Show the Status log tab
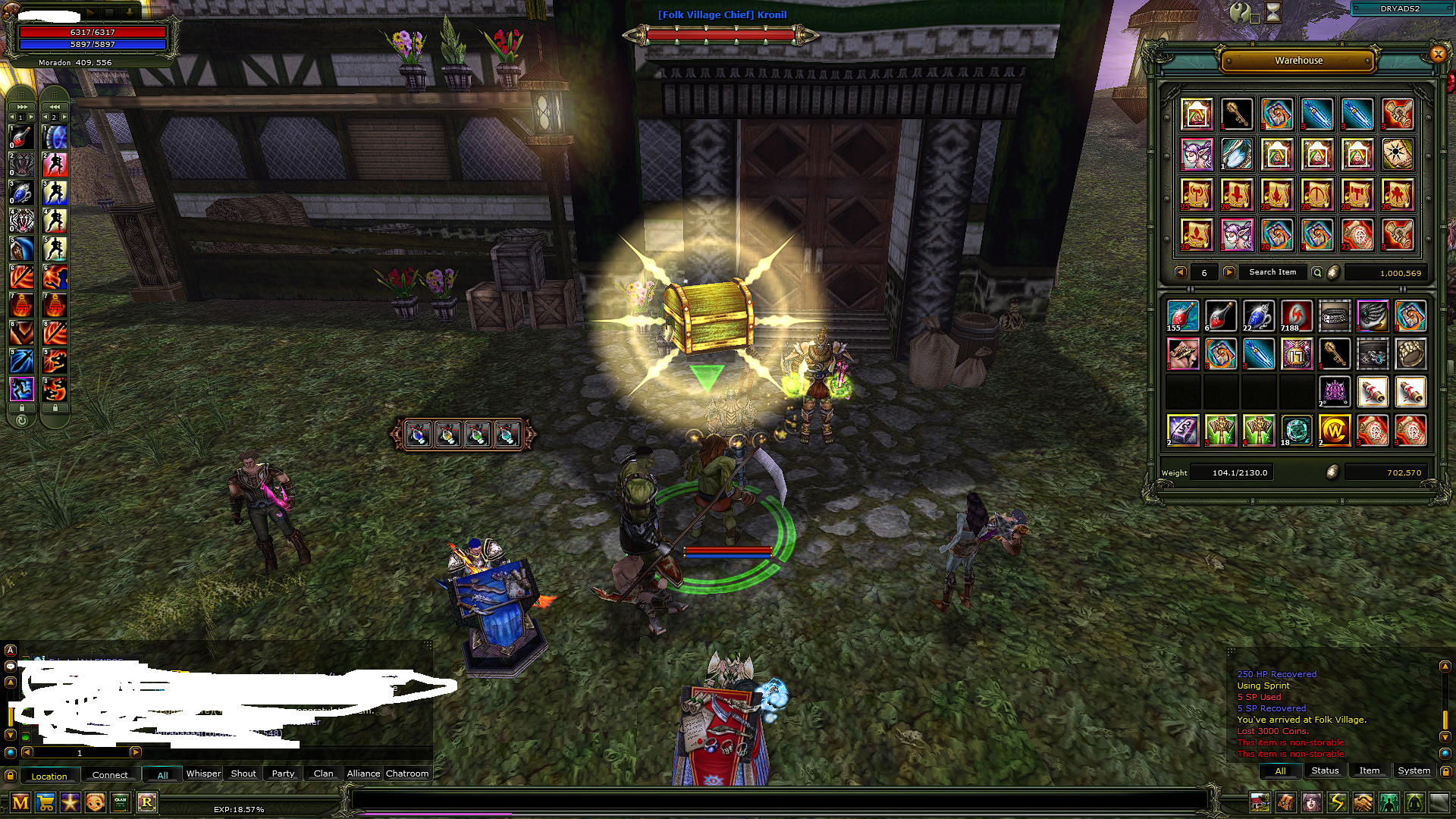The image size is (1456, 819). 1325,770
